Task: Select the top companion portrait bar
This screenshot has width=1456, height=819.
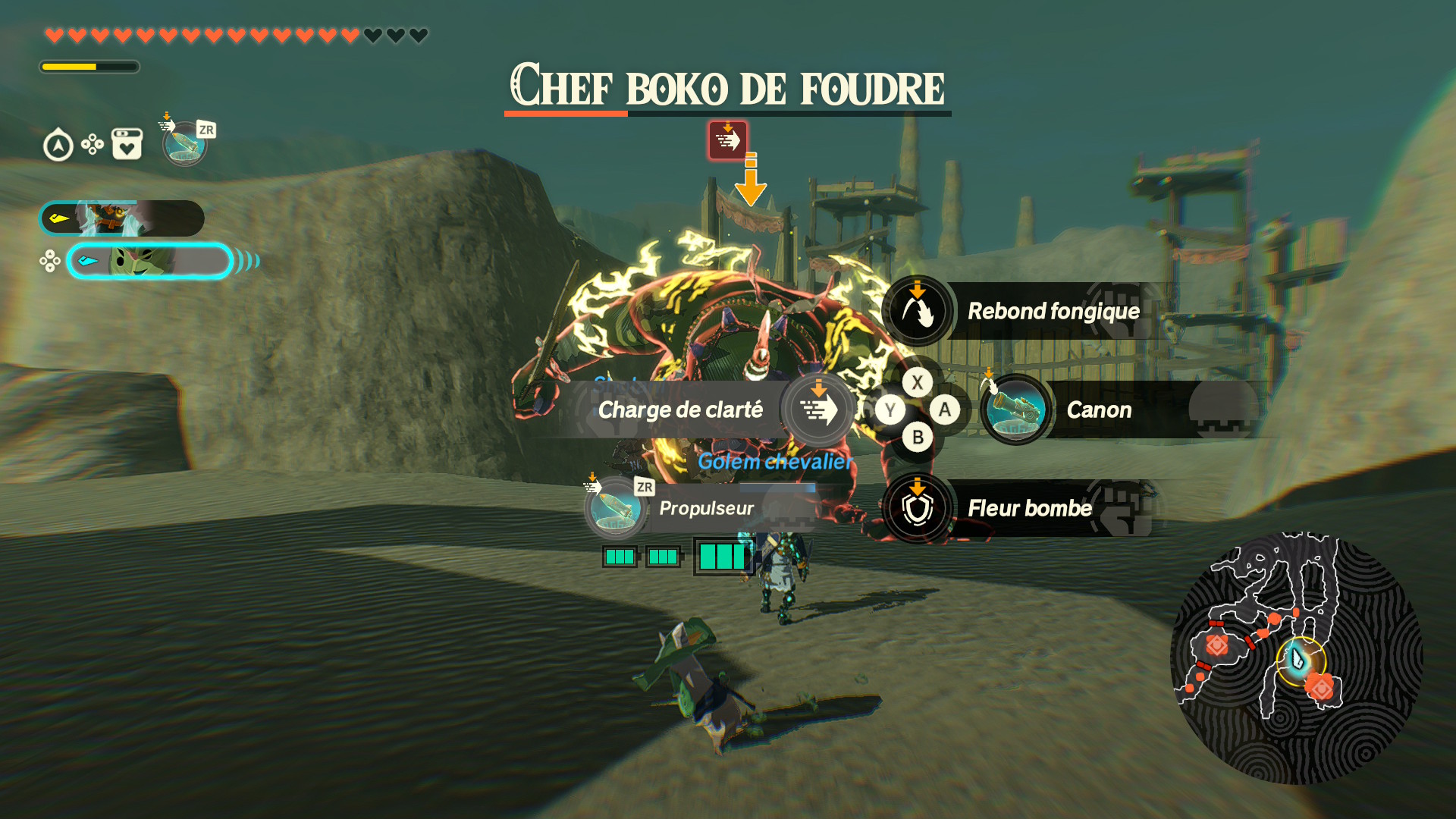Action: coord(122,219)
